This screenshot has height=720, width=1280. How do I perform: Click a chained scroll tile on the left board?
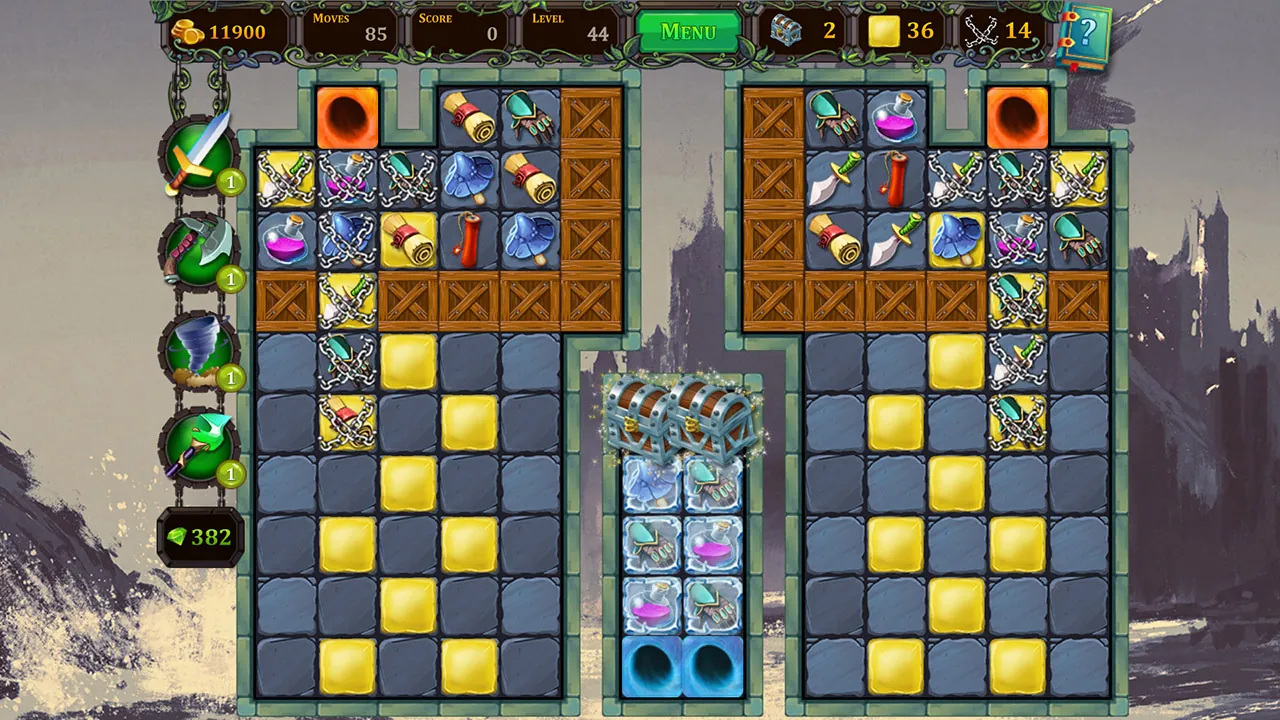[345, 423]
